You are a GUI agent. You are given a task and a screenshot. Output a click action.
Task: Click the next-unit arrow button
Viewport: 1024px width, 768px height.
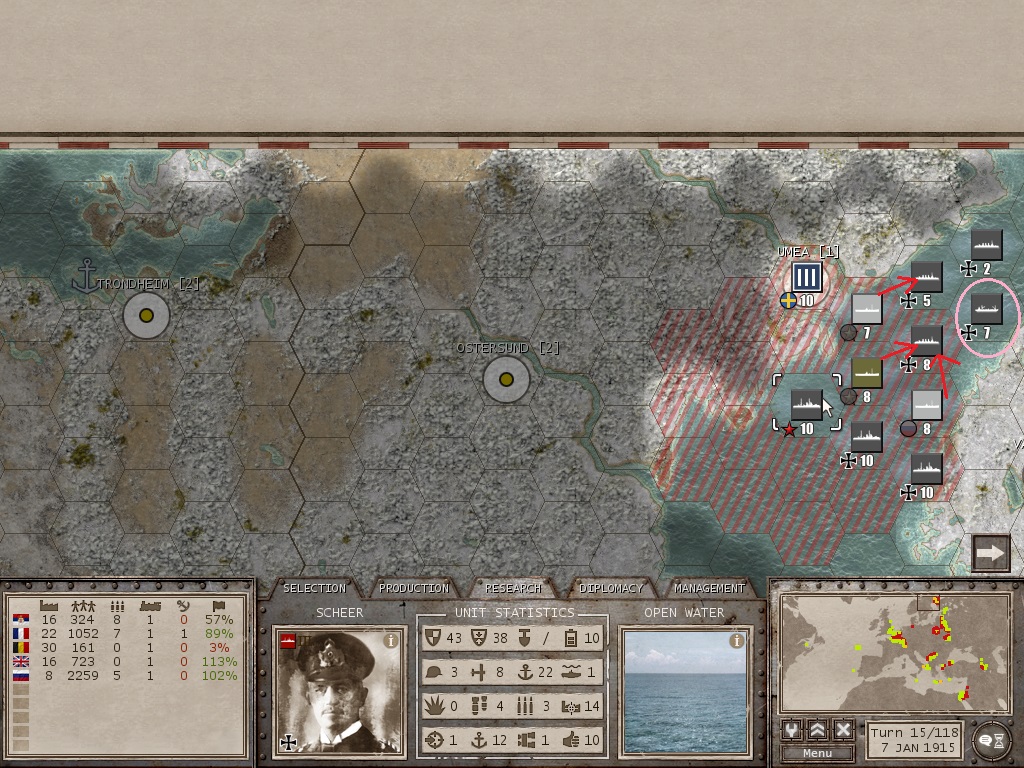[991, 553]
